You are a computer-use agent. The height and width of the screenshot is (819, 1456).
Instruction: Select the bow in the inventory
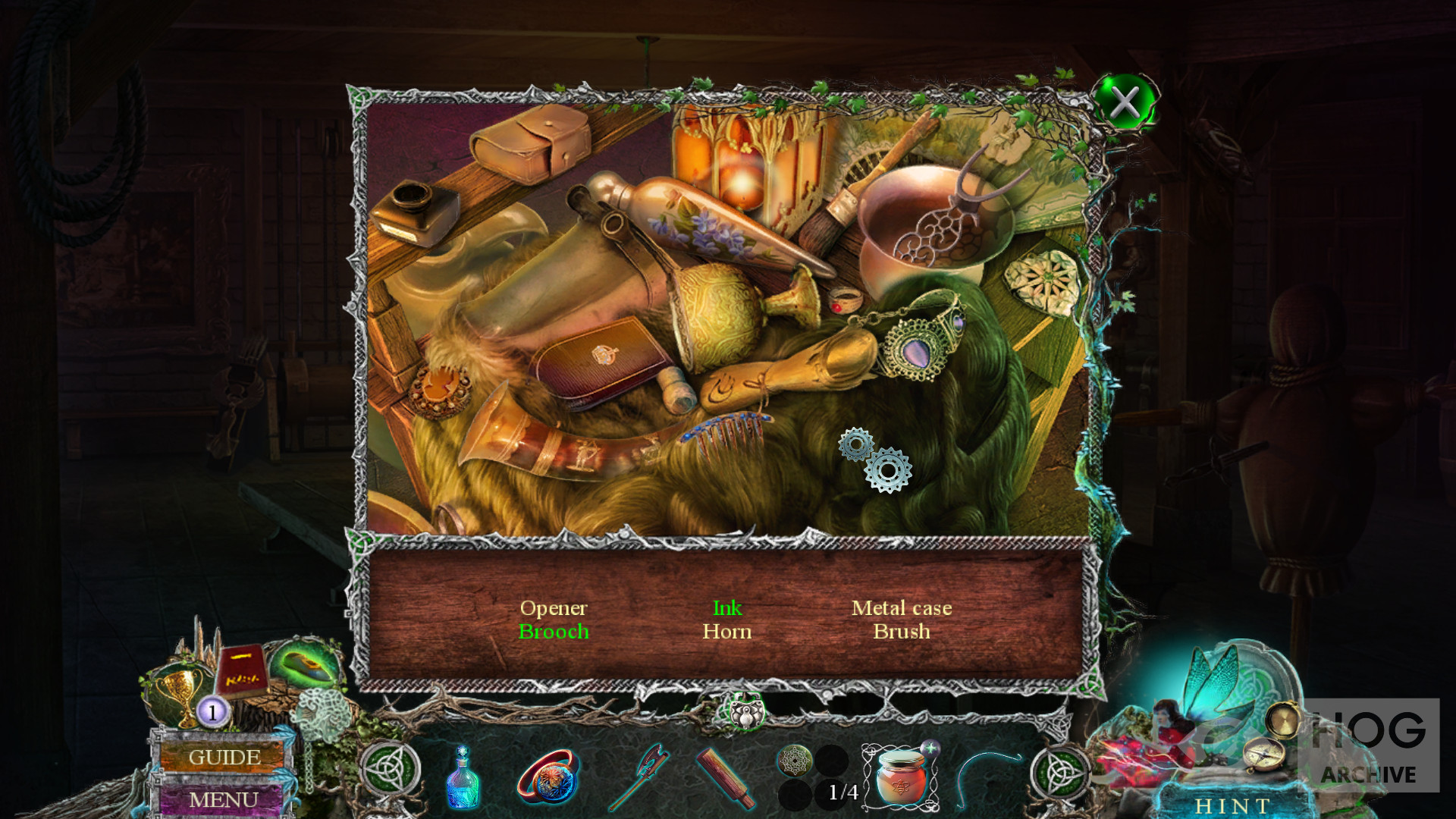[x=986, y=777]
